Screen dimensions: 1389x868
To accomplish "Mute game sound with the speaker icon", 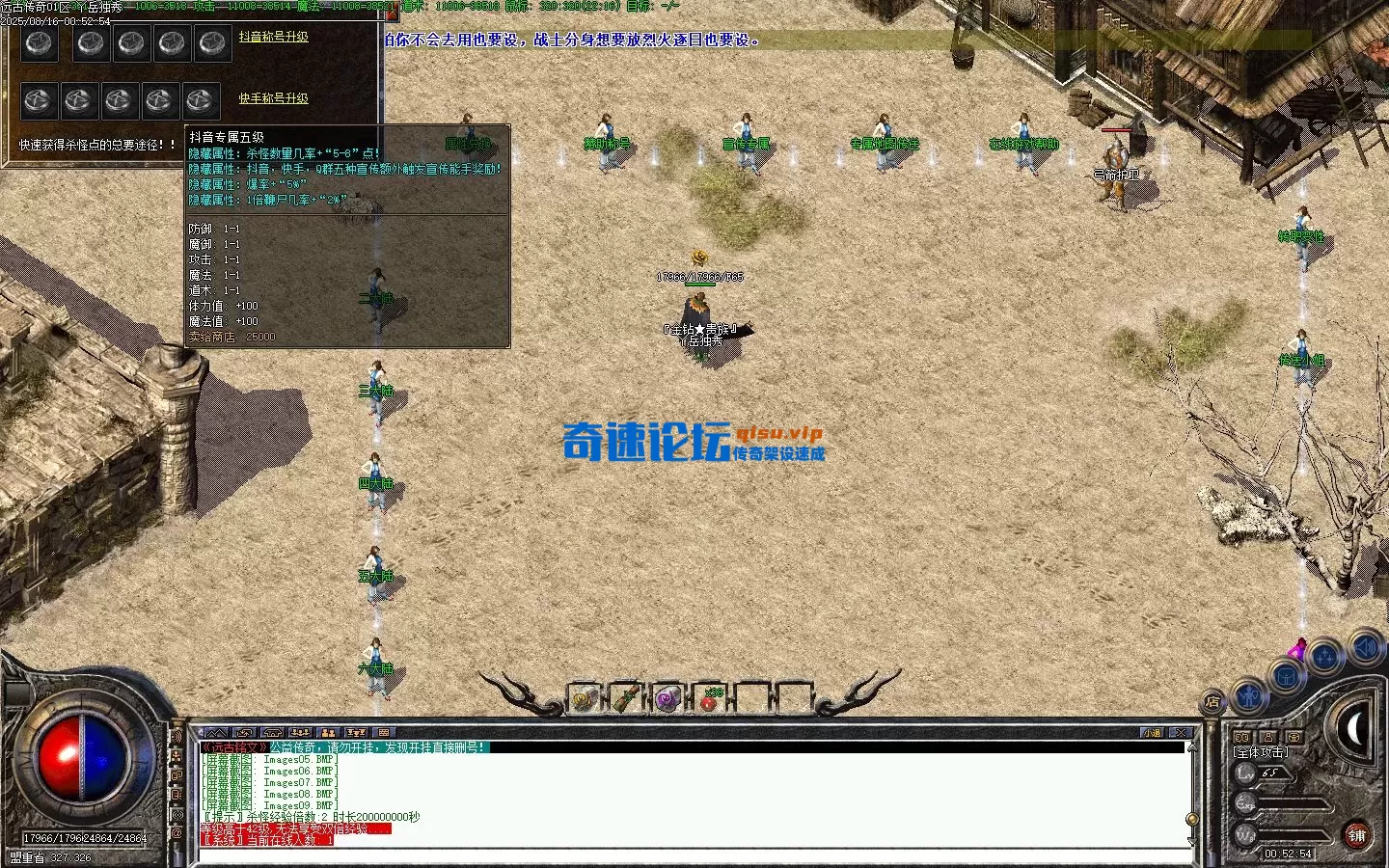I will tap(1364, 647).
